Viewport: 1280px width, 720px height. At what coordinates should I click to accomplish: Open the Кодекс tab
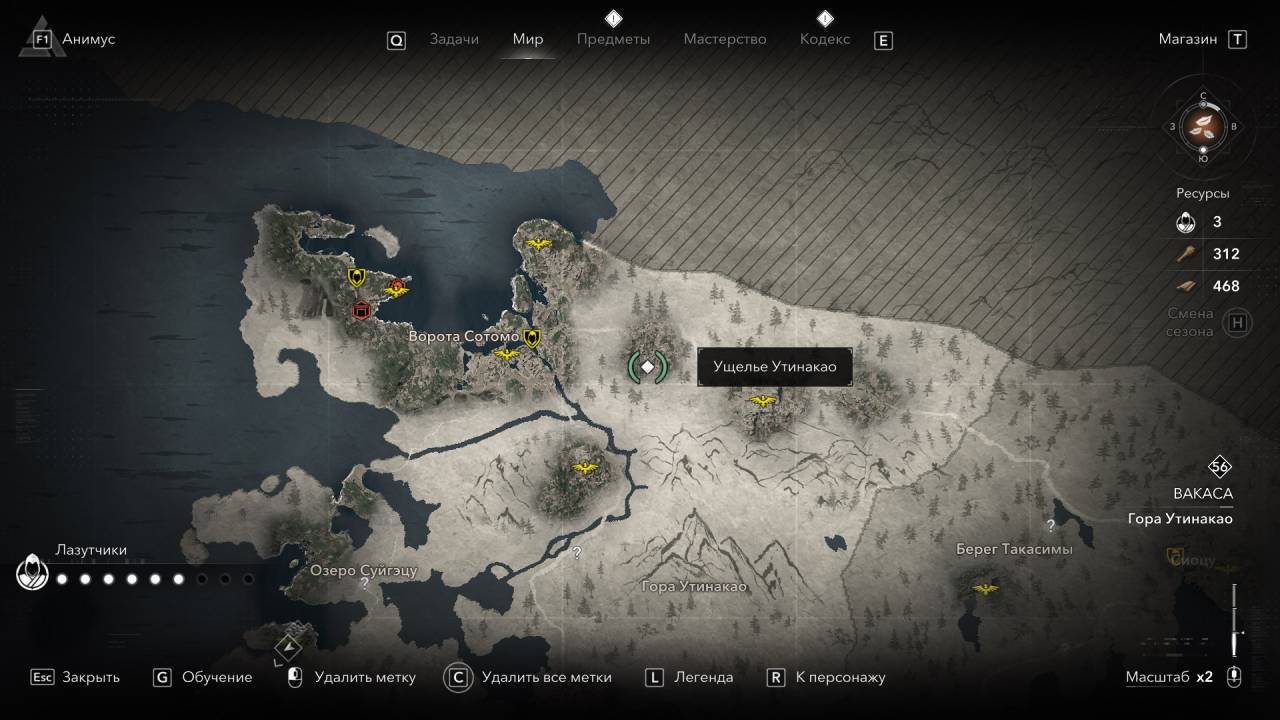point(825,39)
